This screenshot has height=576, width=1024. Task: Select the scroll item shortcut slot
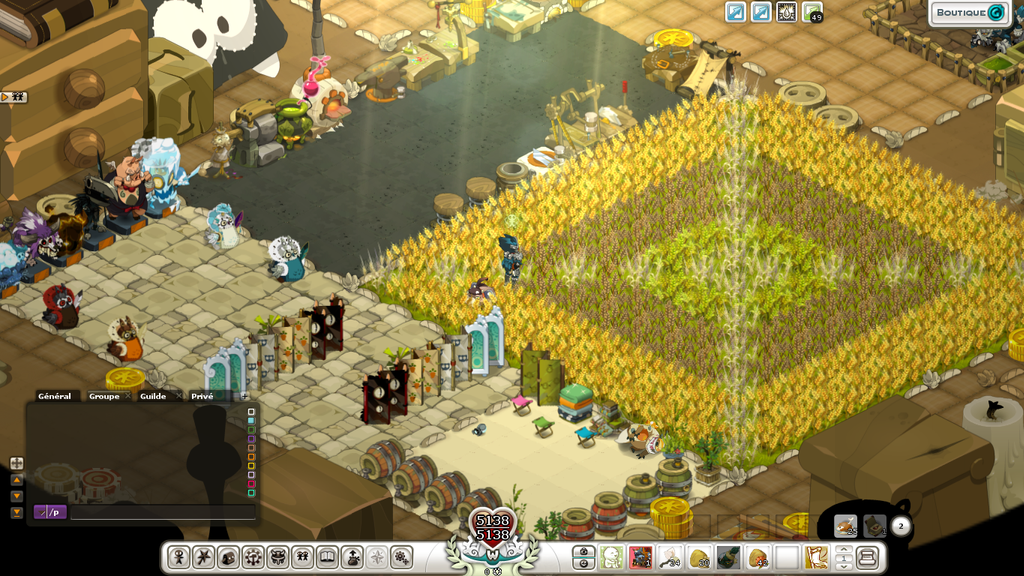(x=816, y=557)
